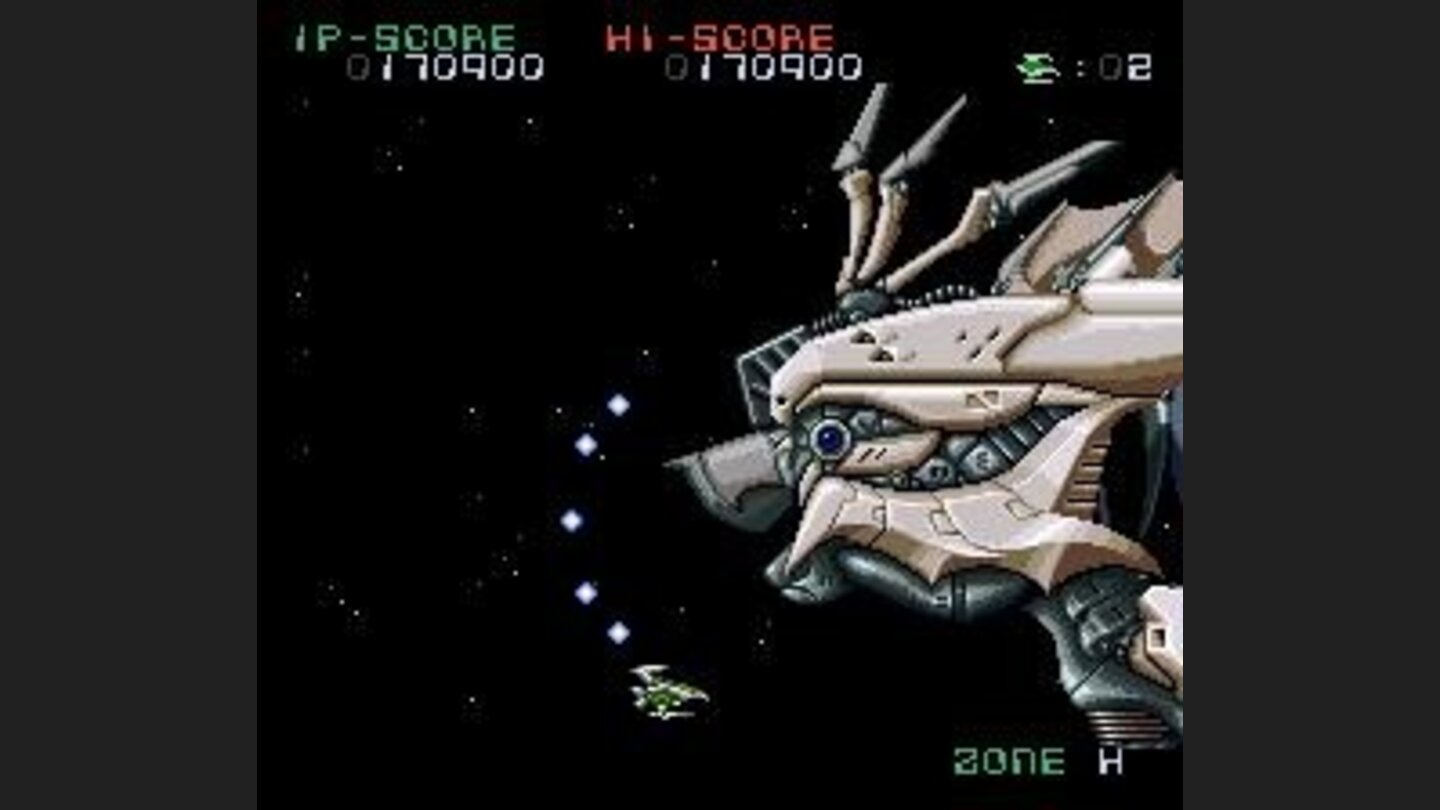Click the 0170900 high score value
The image size is (1440, 810).
coord(765,67)
